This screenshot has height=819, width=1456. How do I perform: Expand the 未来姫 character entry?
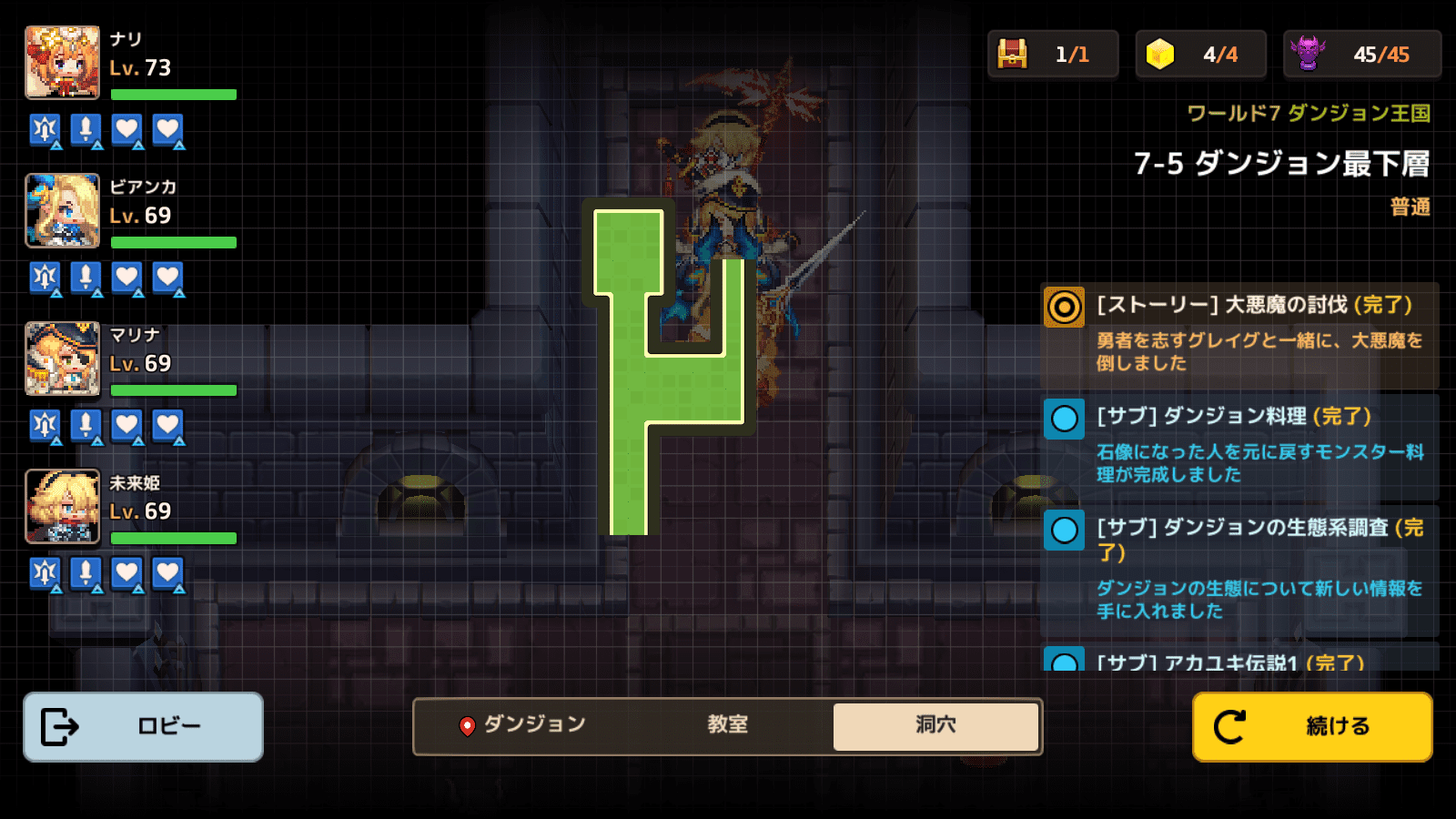62,507
